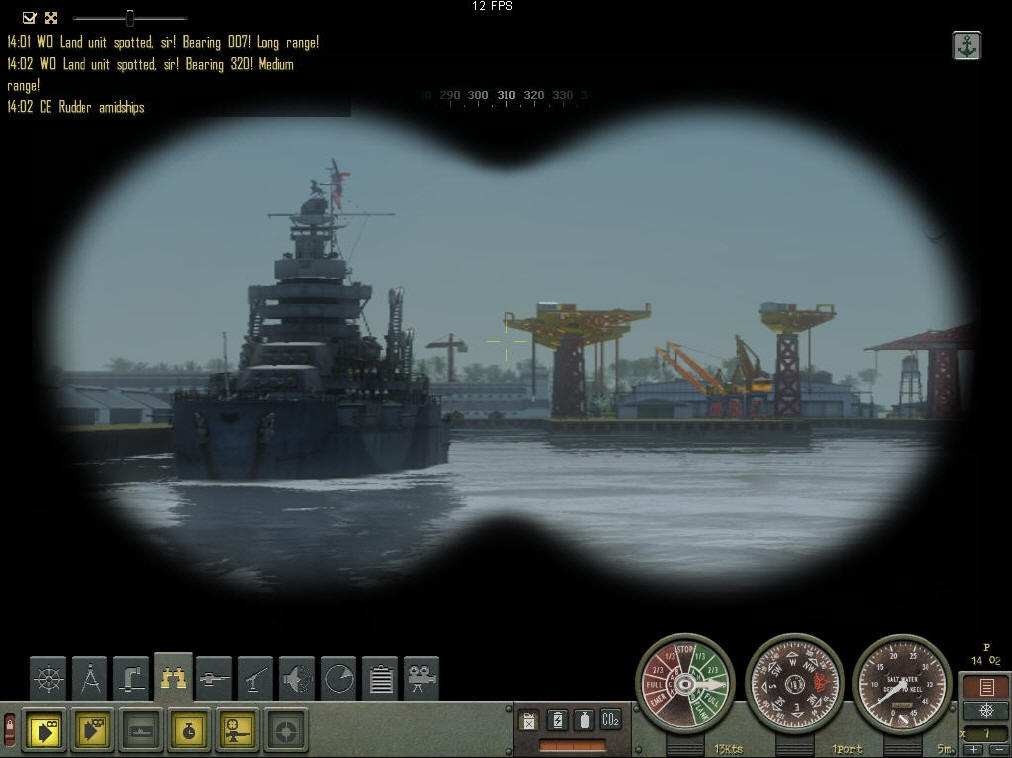Click the compass heading dial
1012x758 pixels.
pyautogui.click(x=795, y=684)
